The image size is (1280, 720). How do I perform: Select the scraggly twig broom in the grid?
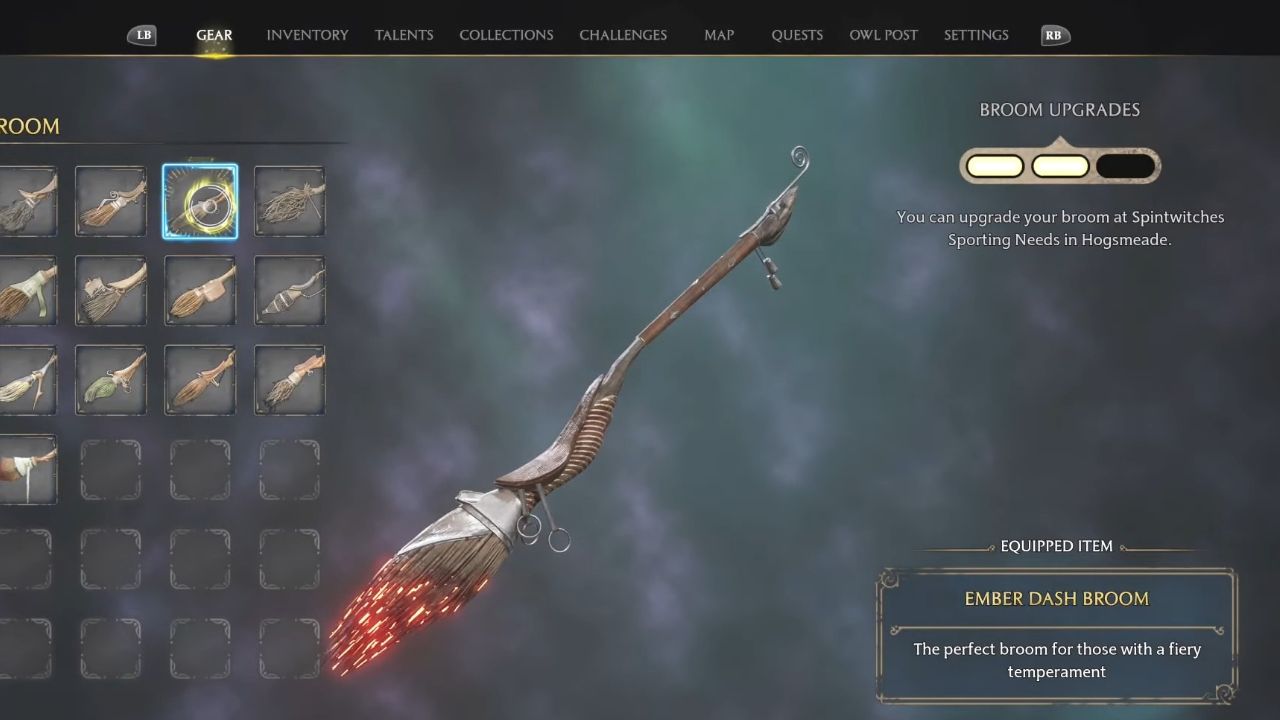[289, 201]
